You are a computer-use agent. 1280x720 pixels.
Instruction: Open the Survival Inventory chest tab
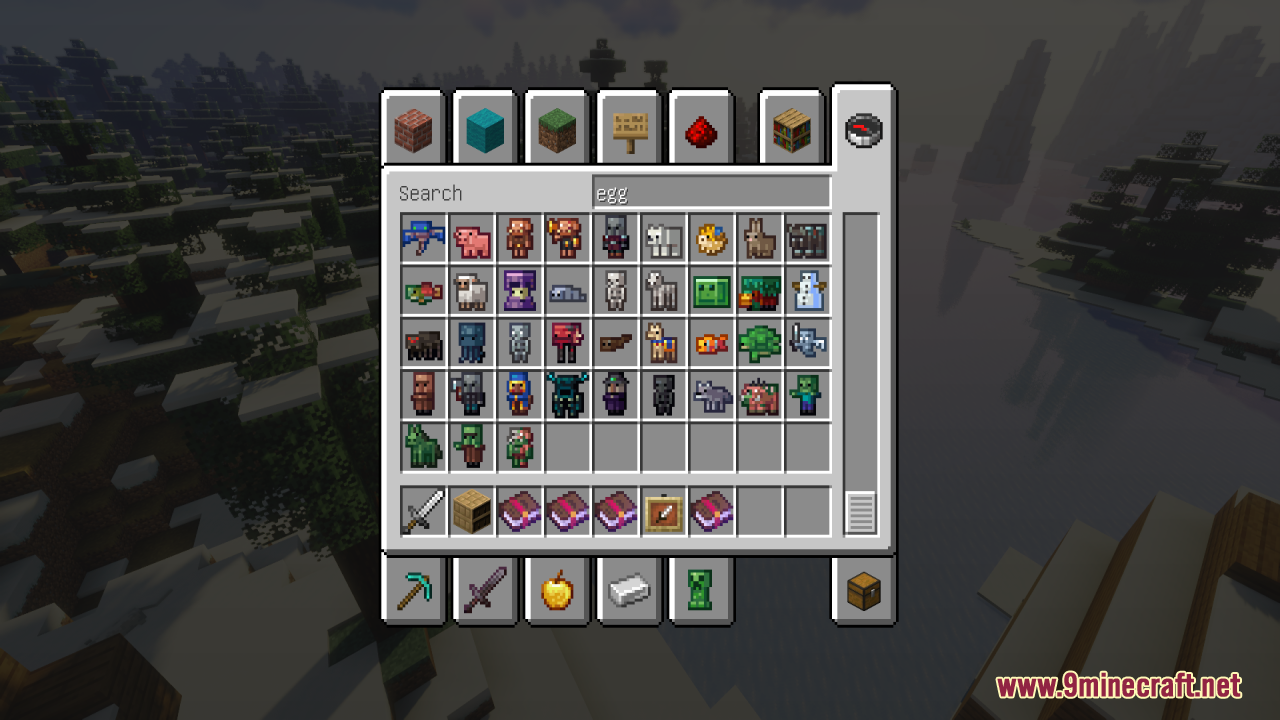pyautogui.click(x=863, y=591)
